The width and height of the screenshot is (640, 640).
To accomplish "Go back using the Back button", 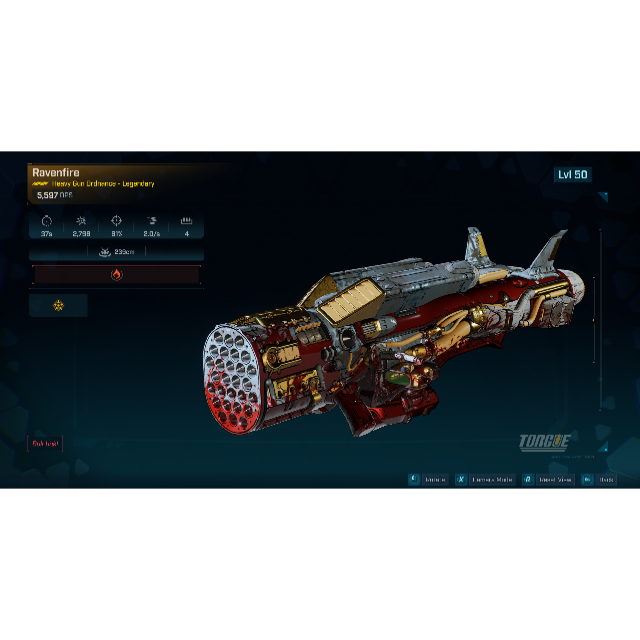I will [600, 480].
